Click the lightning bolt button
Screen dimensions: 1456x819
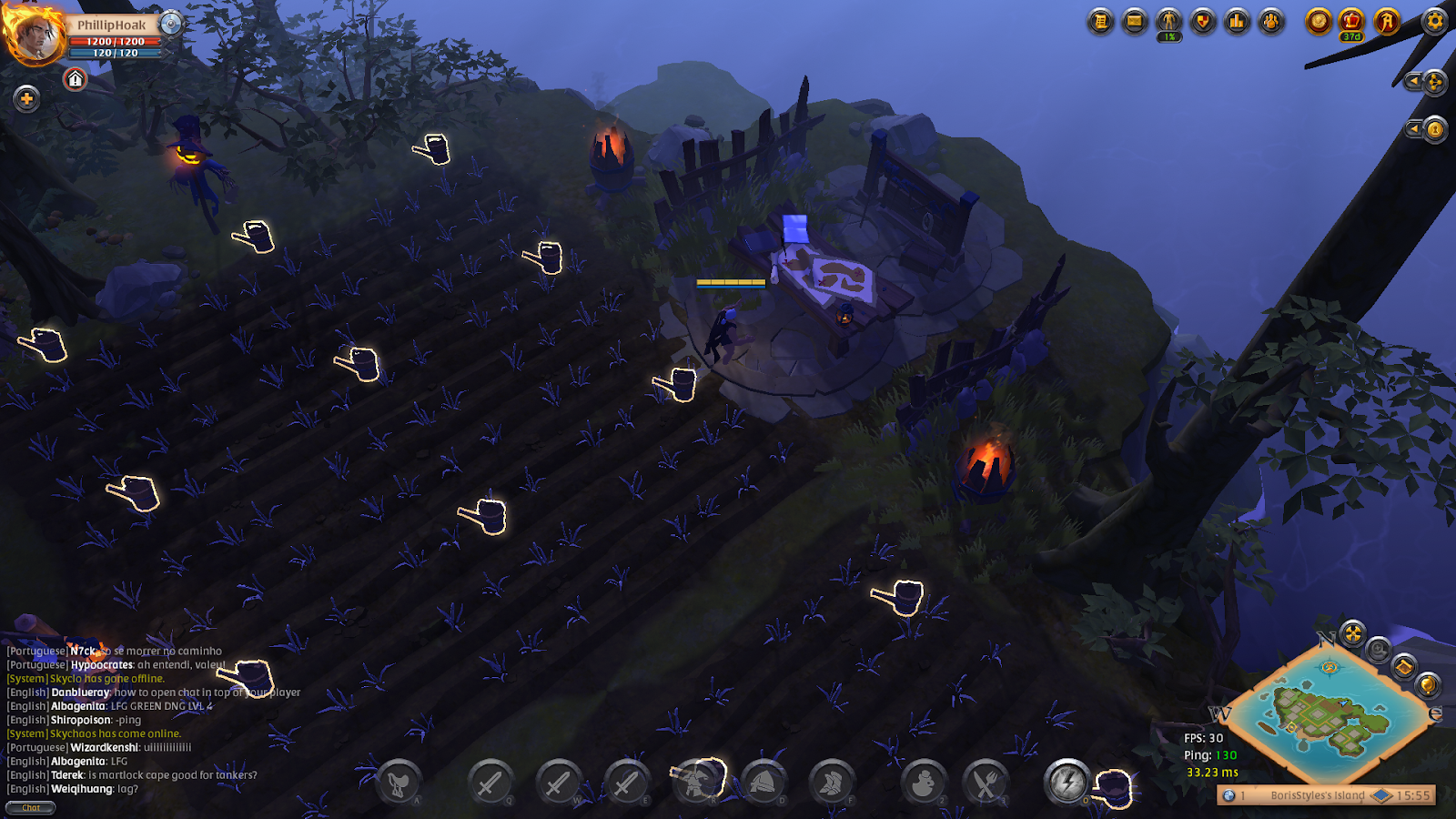click(x=1067, y=783)
